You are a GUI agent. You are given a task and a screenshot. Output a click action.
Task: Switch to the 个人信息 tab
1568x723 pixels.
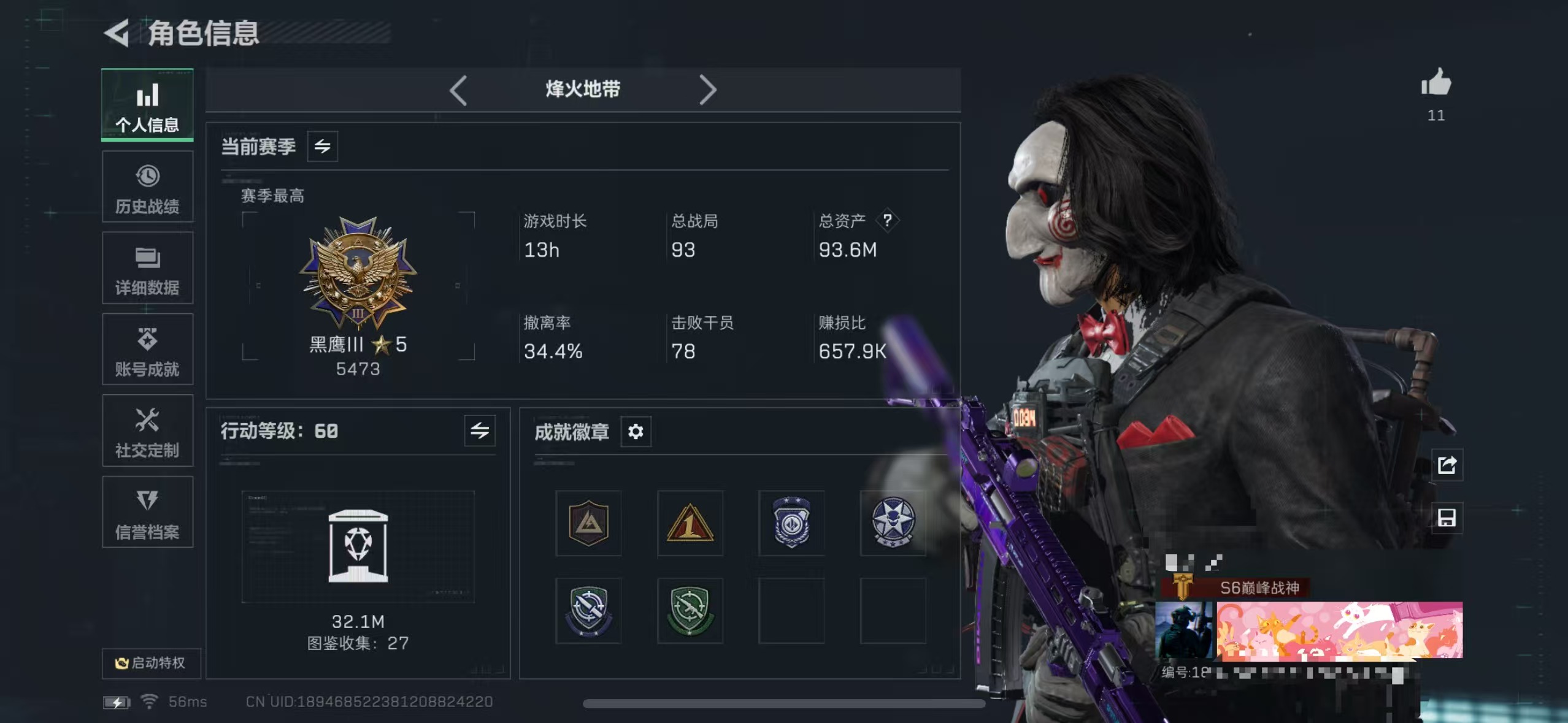pos(147,105)
